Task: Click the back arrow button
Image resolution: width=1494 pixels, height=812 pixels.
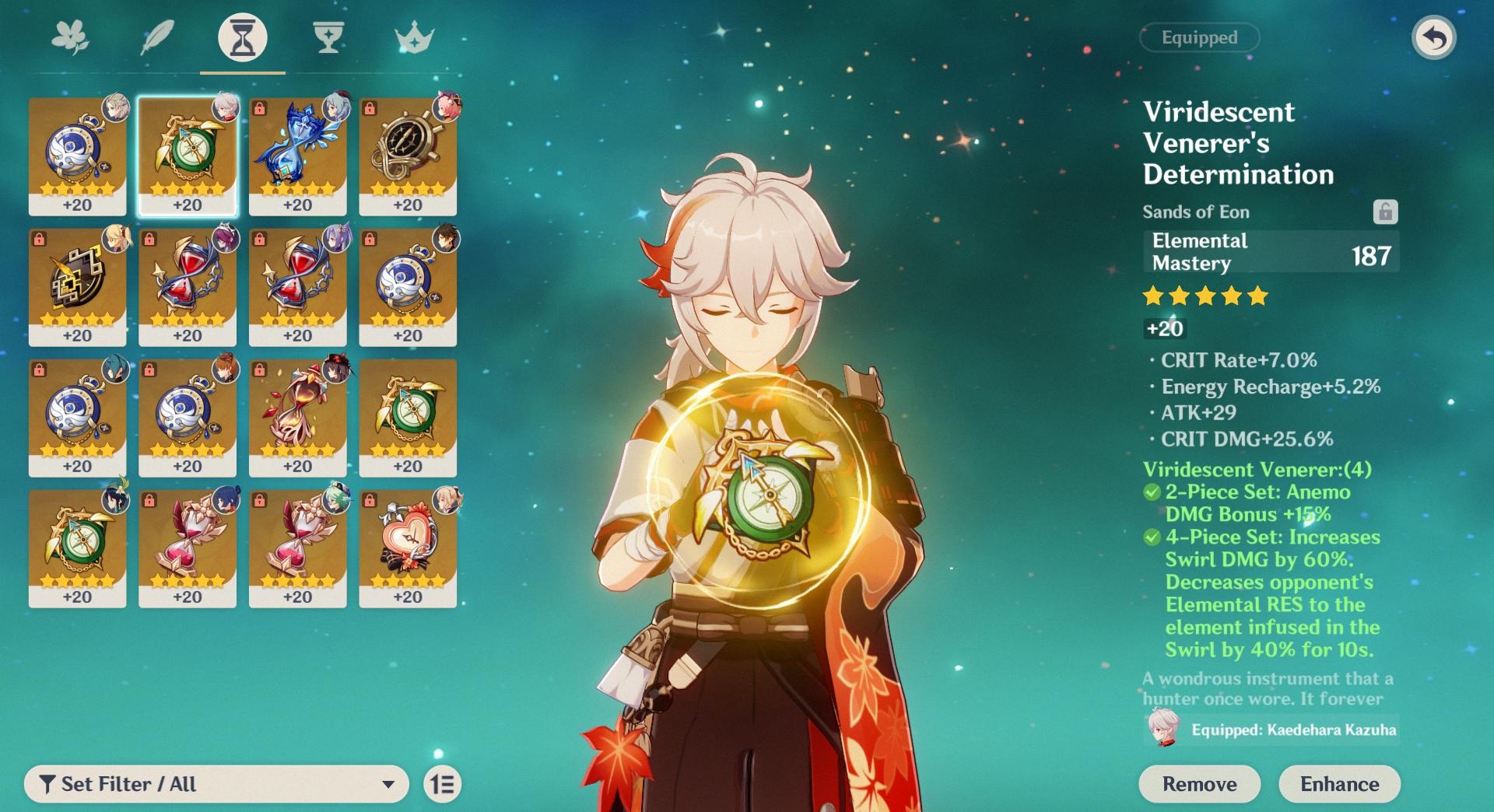Action: click(1433, 37)
